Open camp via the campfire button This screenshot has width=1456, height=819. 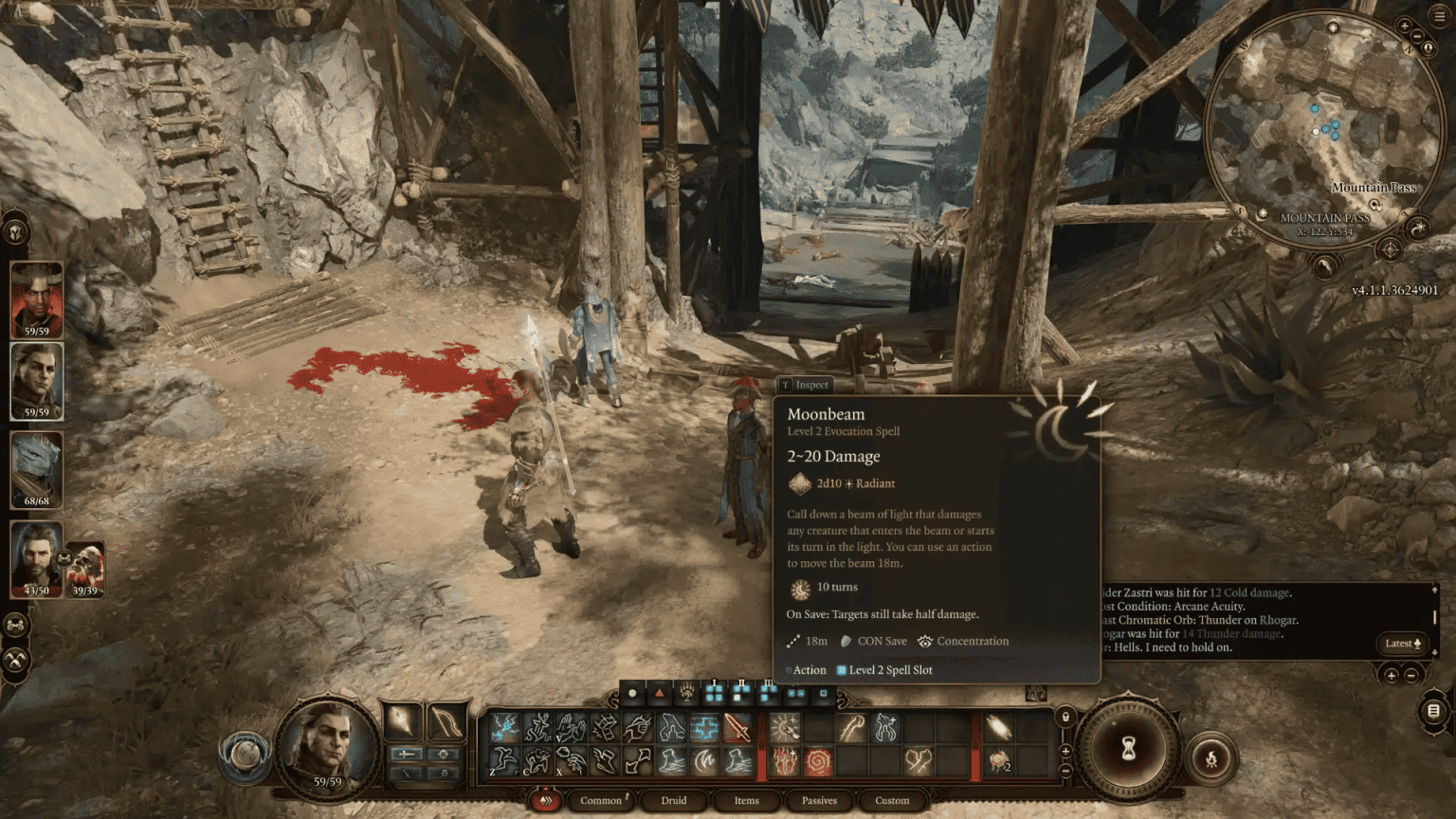coord(1211,759)
